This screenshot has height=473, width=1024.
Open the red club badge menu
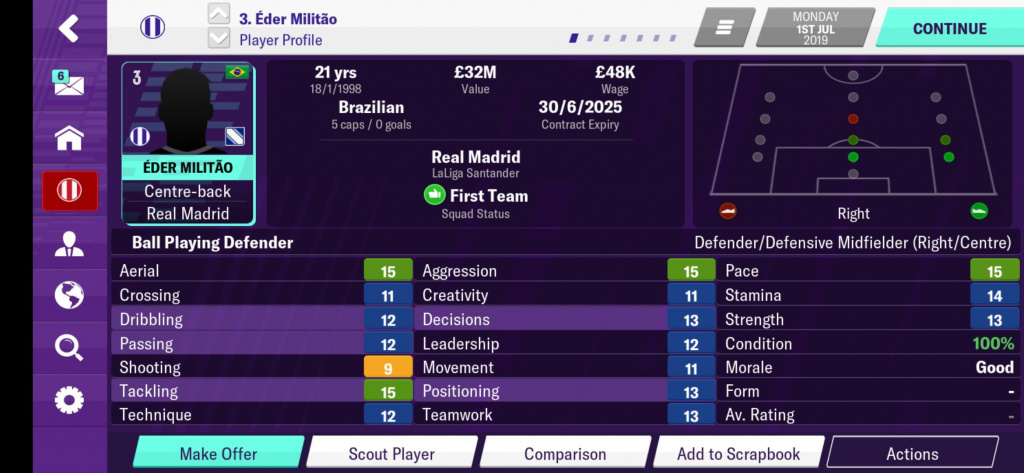pyautogui.click(x=69, y=190)
